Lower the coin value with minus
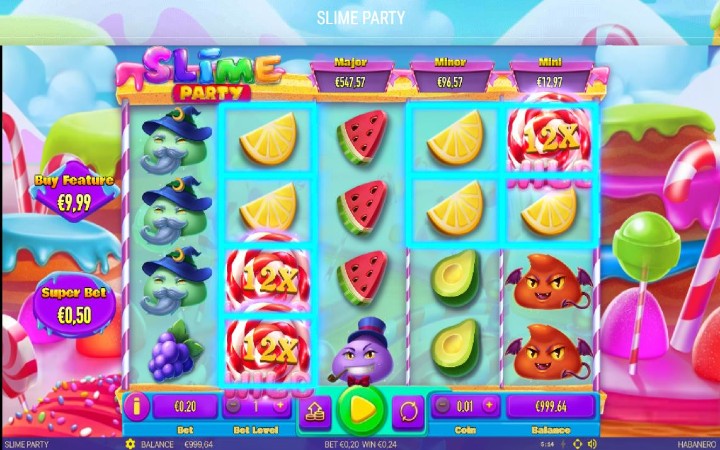The image size is (720, 450). (x=444, y=405)
